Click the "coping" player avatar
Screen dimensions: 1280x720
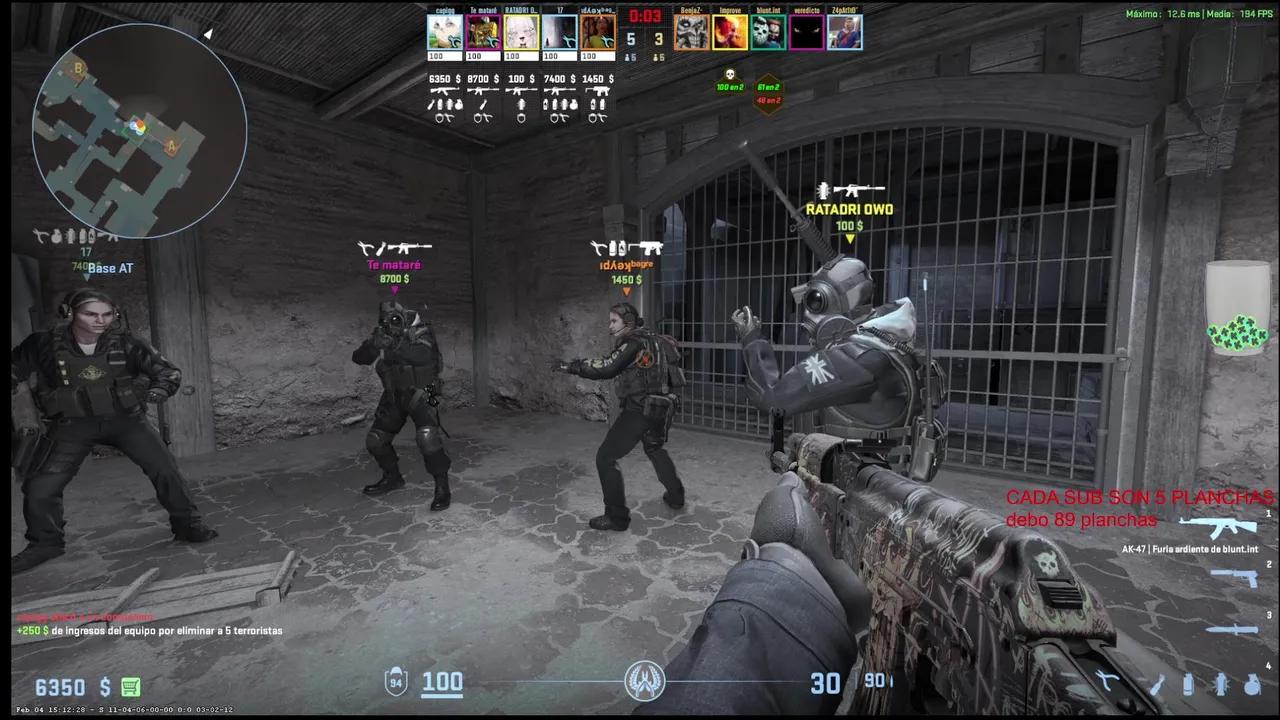coord(445,32)
